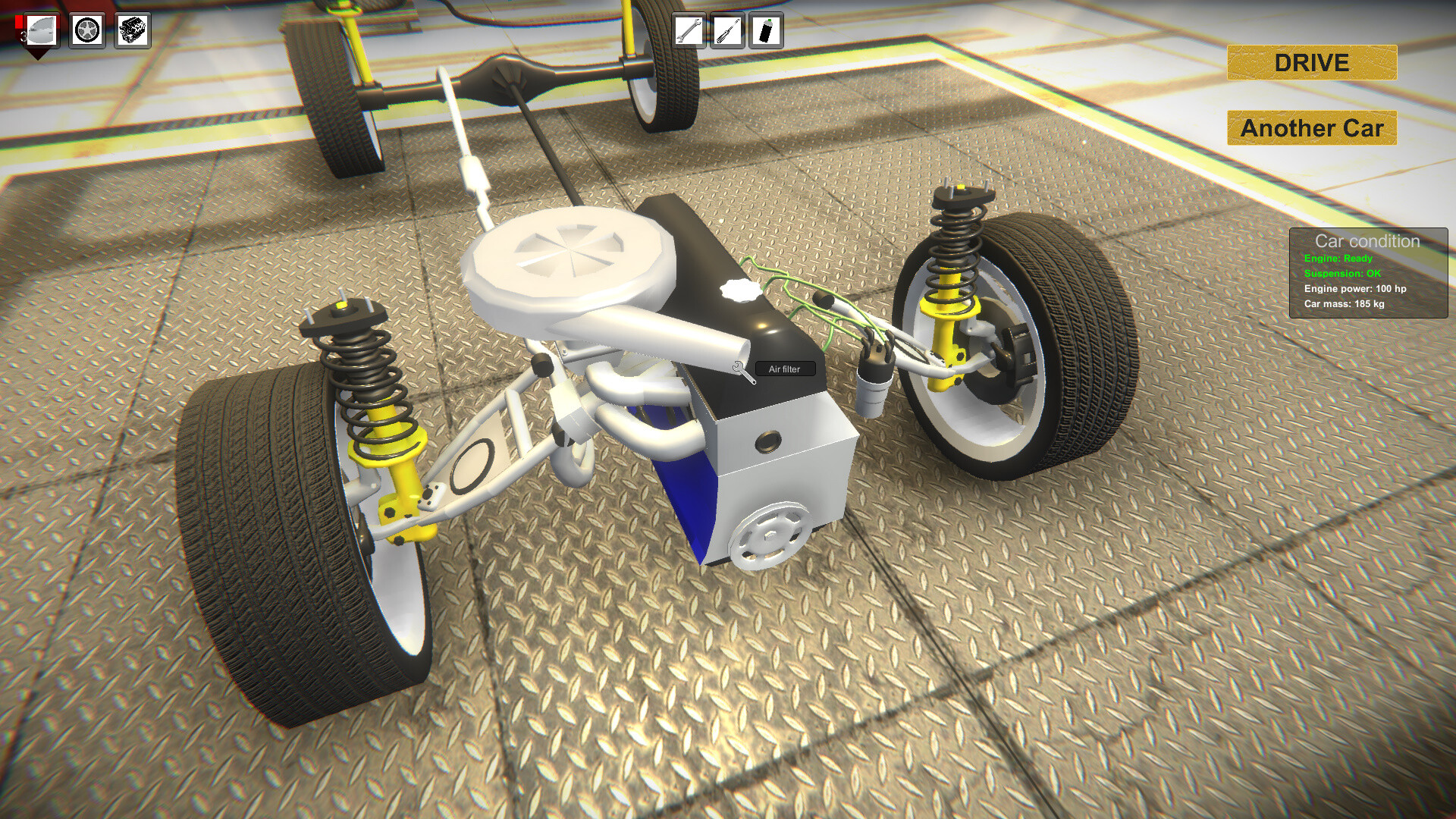Select the spray can tool
Screen dimensions: 1456x819
pos(766,29)
